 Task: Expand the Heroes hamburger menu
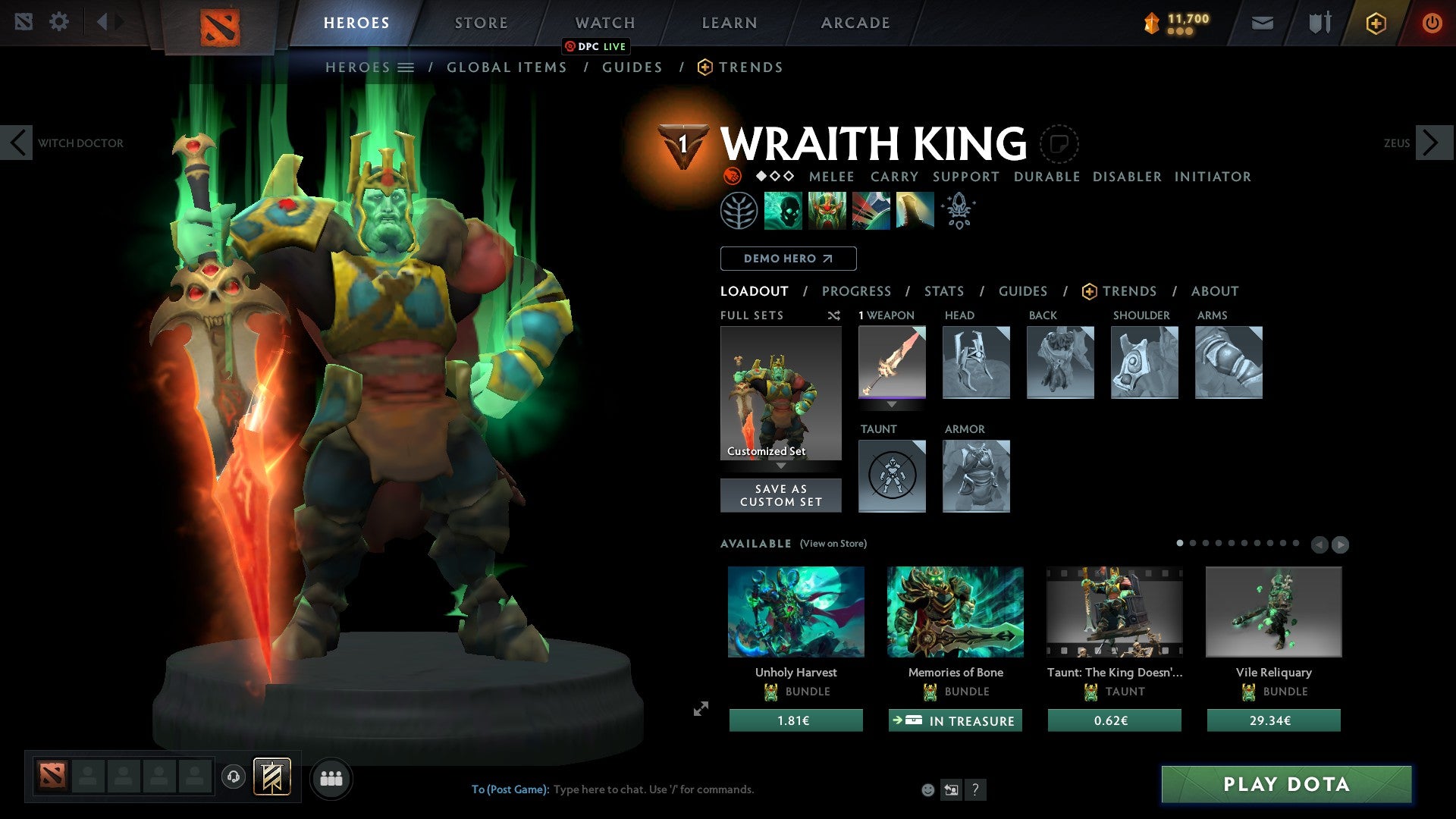(406, 67)
